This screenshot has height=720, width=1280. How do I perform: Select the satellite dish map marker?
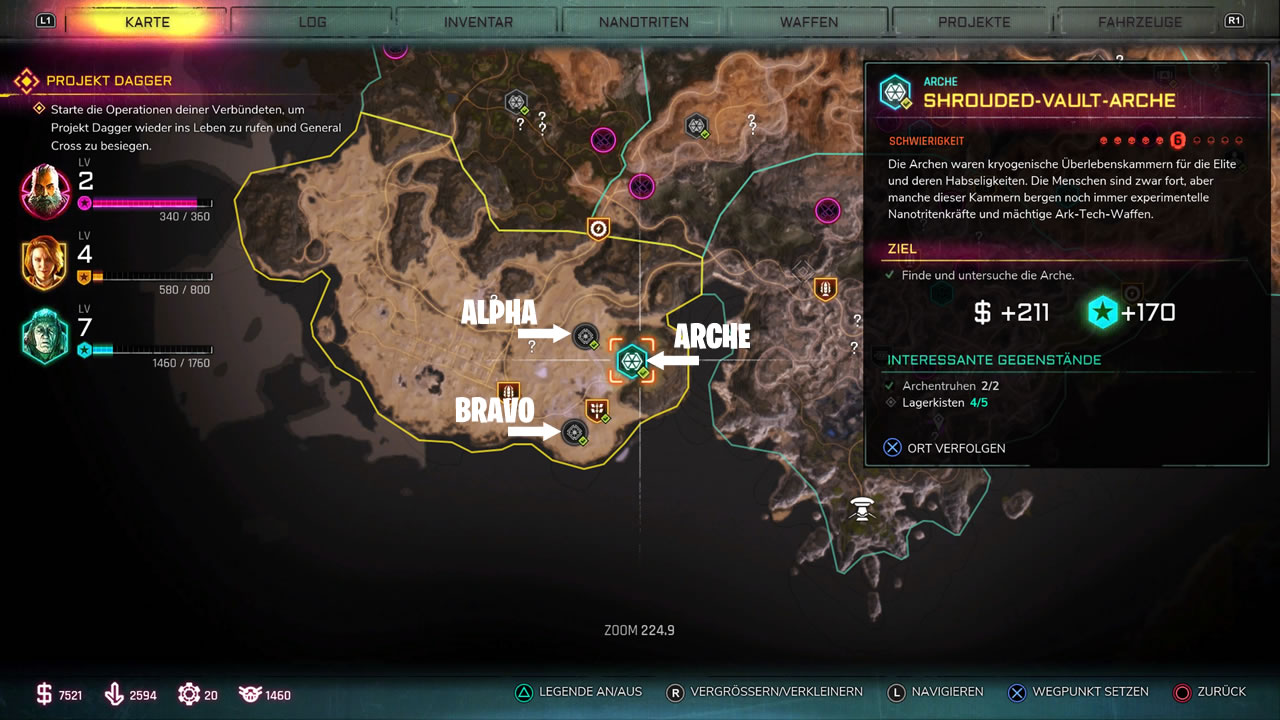pyautogui.click(x=862, y=508)
